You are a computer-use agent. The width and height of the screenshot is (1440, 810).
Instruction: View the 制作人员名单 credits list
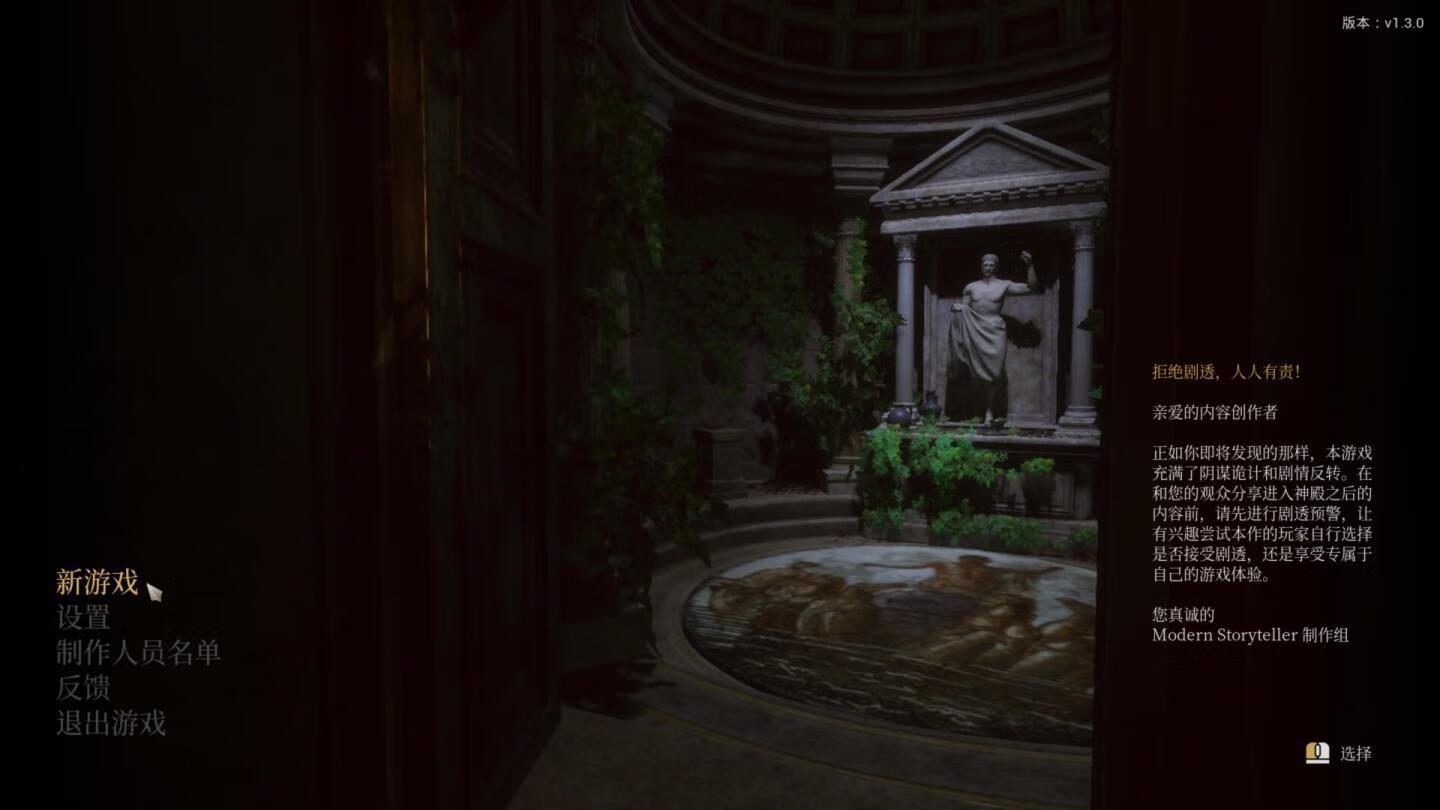click(x=138, y=653)
